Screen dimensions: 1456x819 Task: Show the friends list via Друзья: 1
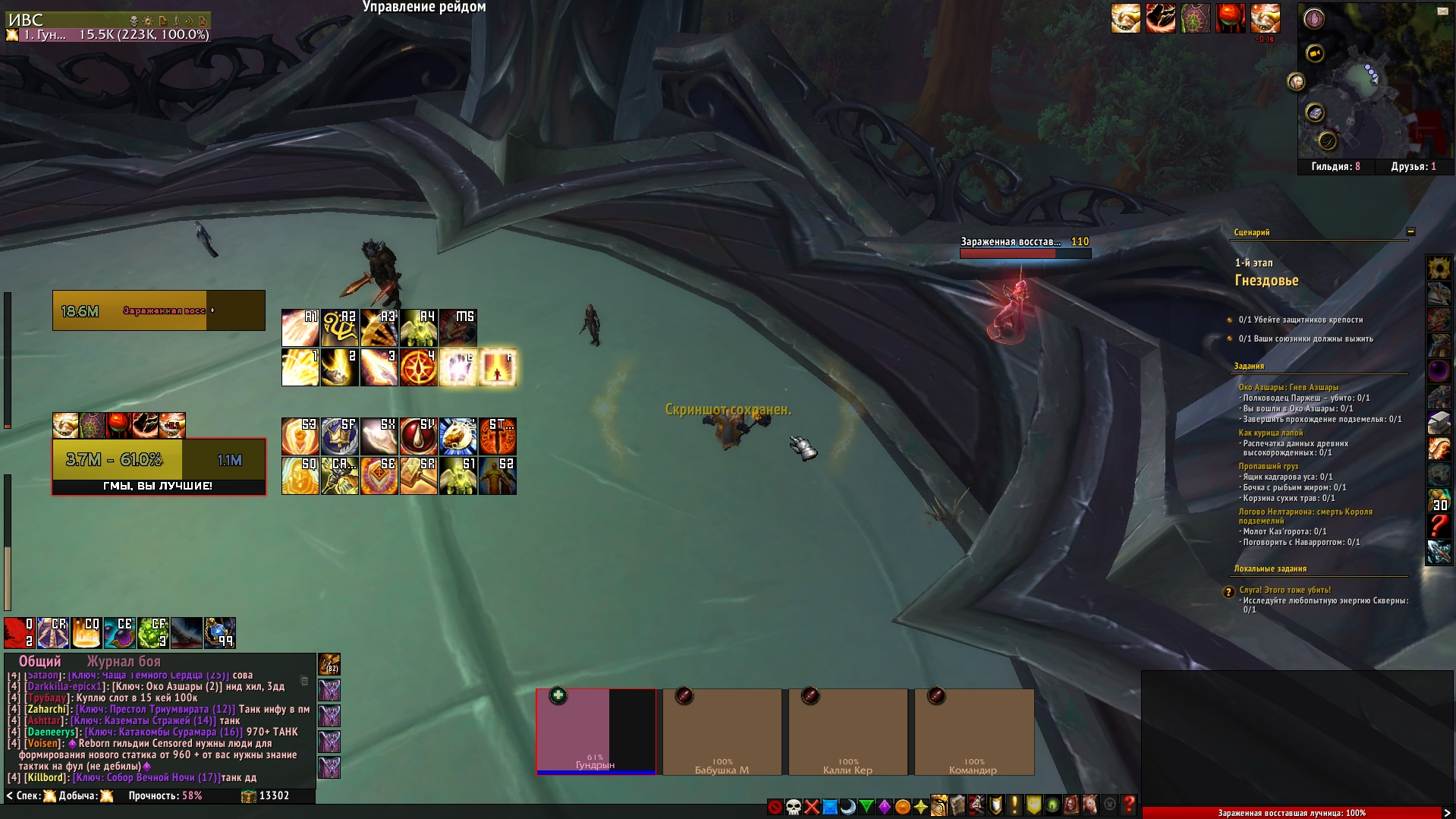[x=1413, y=166]
